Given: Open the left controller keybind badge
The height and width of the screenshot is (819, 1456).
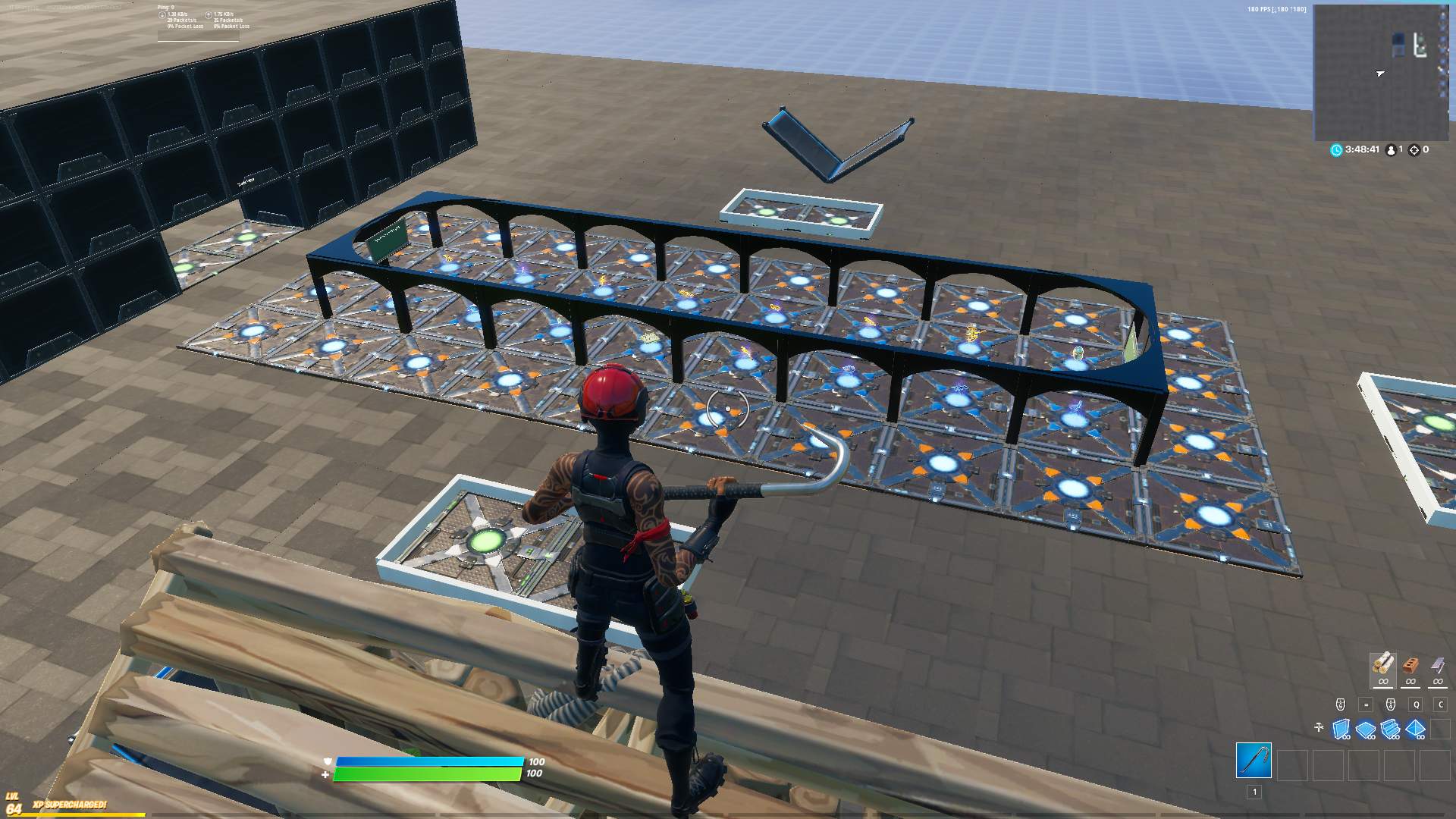Looking at the screenshot, I should click(1341, 704).
